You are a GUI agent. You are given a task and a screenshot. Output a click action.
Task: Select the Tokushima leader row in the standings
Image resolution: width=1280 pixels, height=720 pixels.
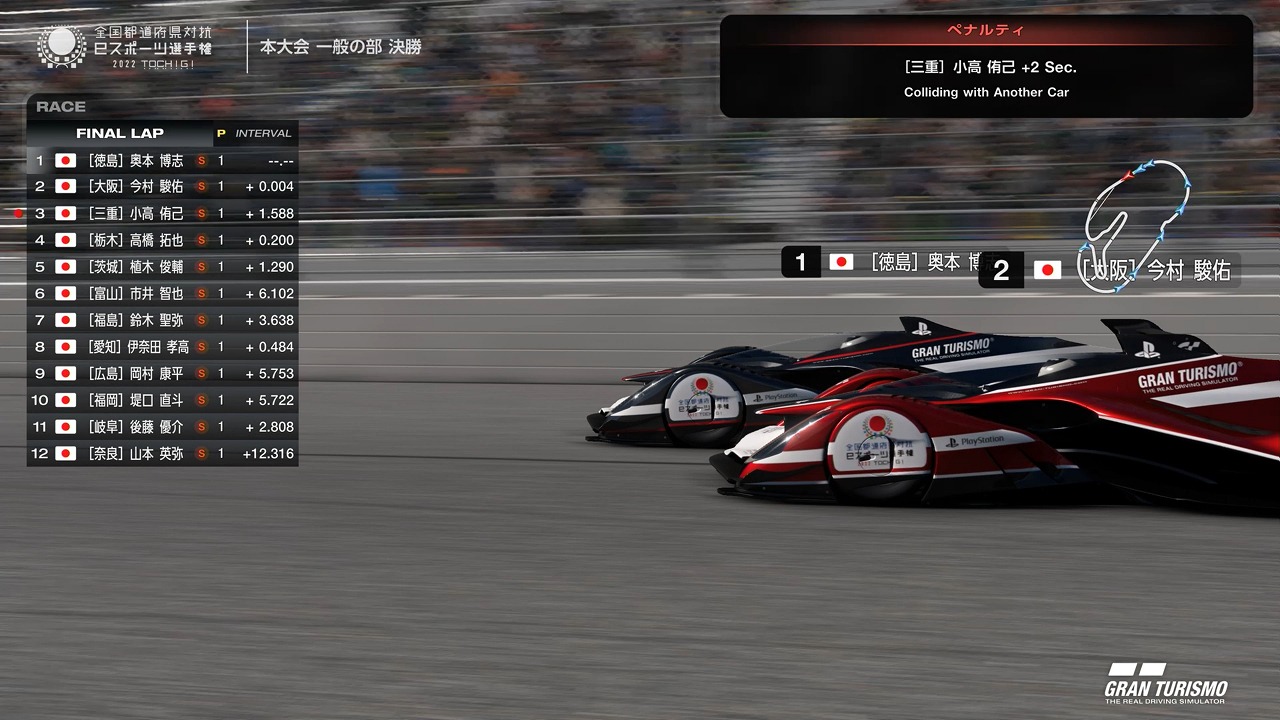coord(162,160)
